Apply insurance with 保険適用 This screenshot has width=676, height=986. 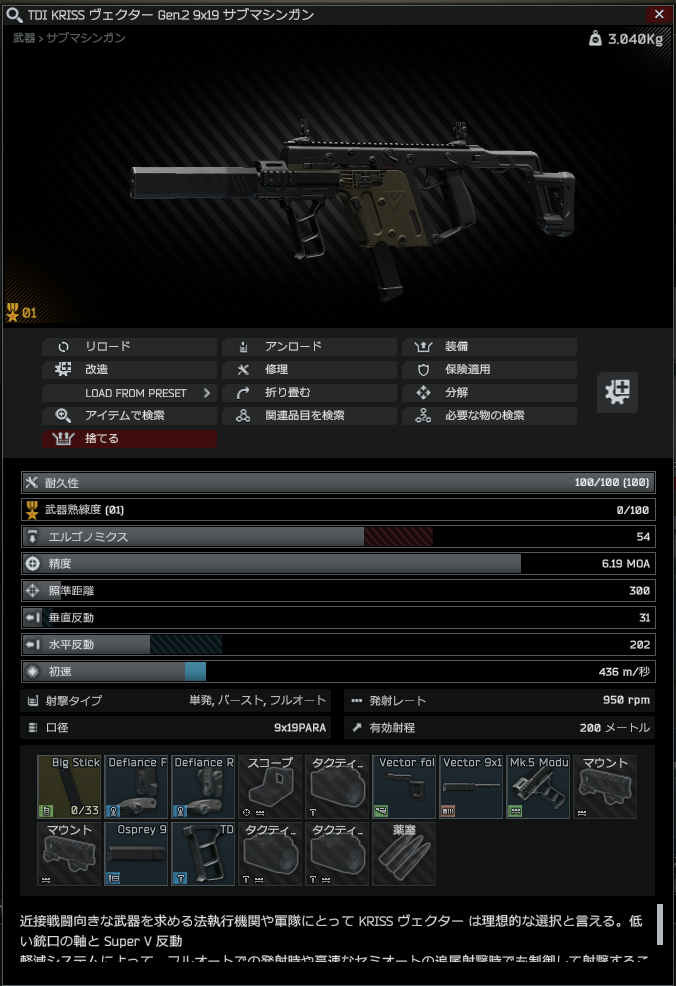(x=489, y=370)
